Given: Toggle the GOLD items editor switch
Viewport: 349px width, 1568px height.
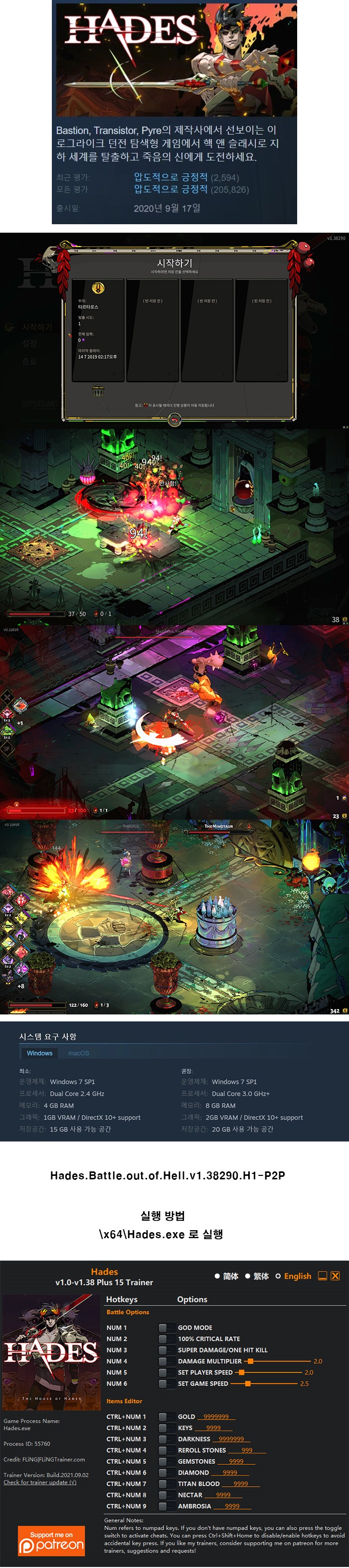Looking at the screenshot, I should pos(163,1417).
